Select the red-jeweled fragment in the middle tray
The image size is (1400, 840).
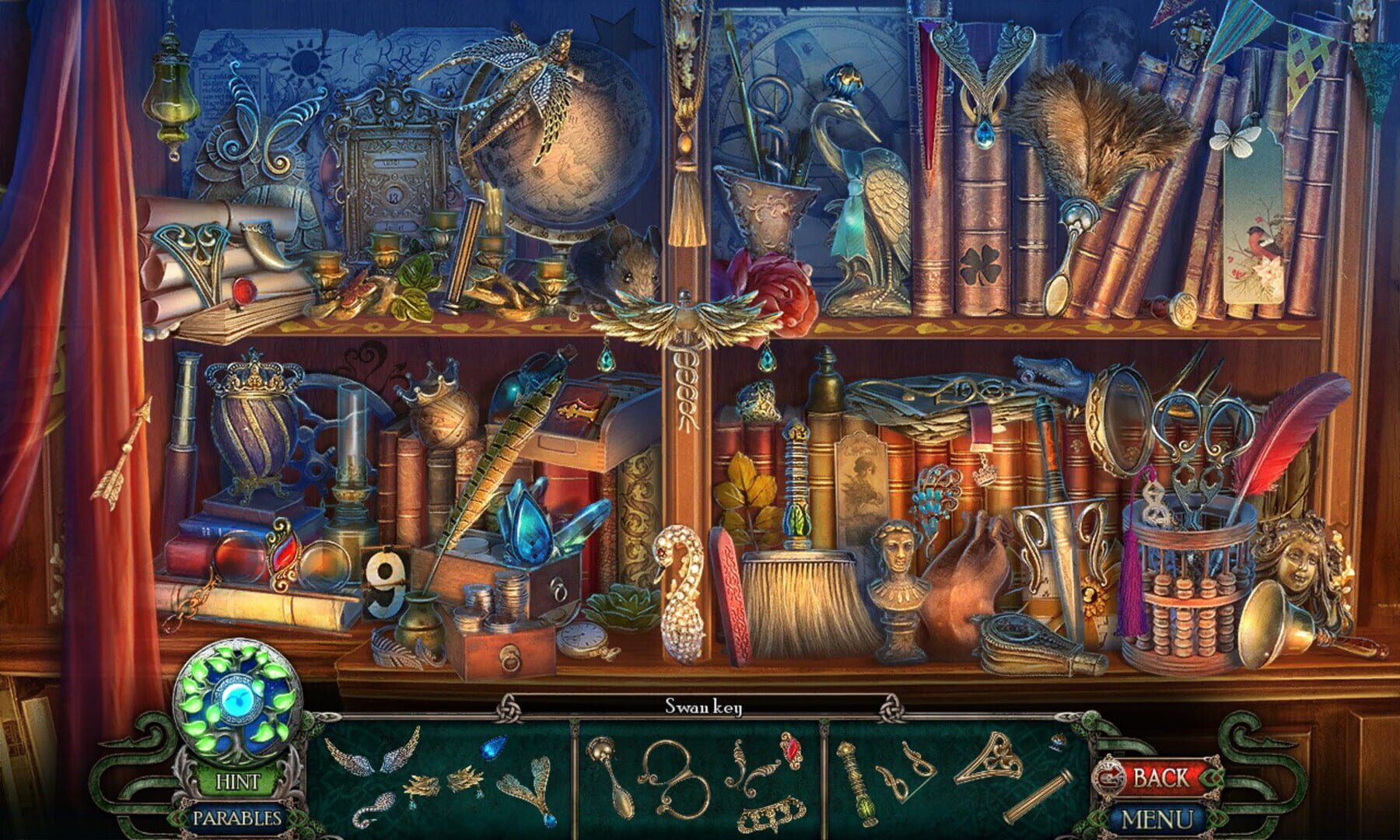793,749
